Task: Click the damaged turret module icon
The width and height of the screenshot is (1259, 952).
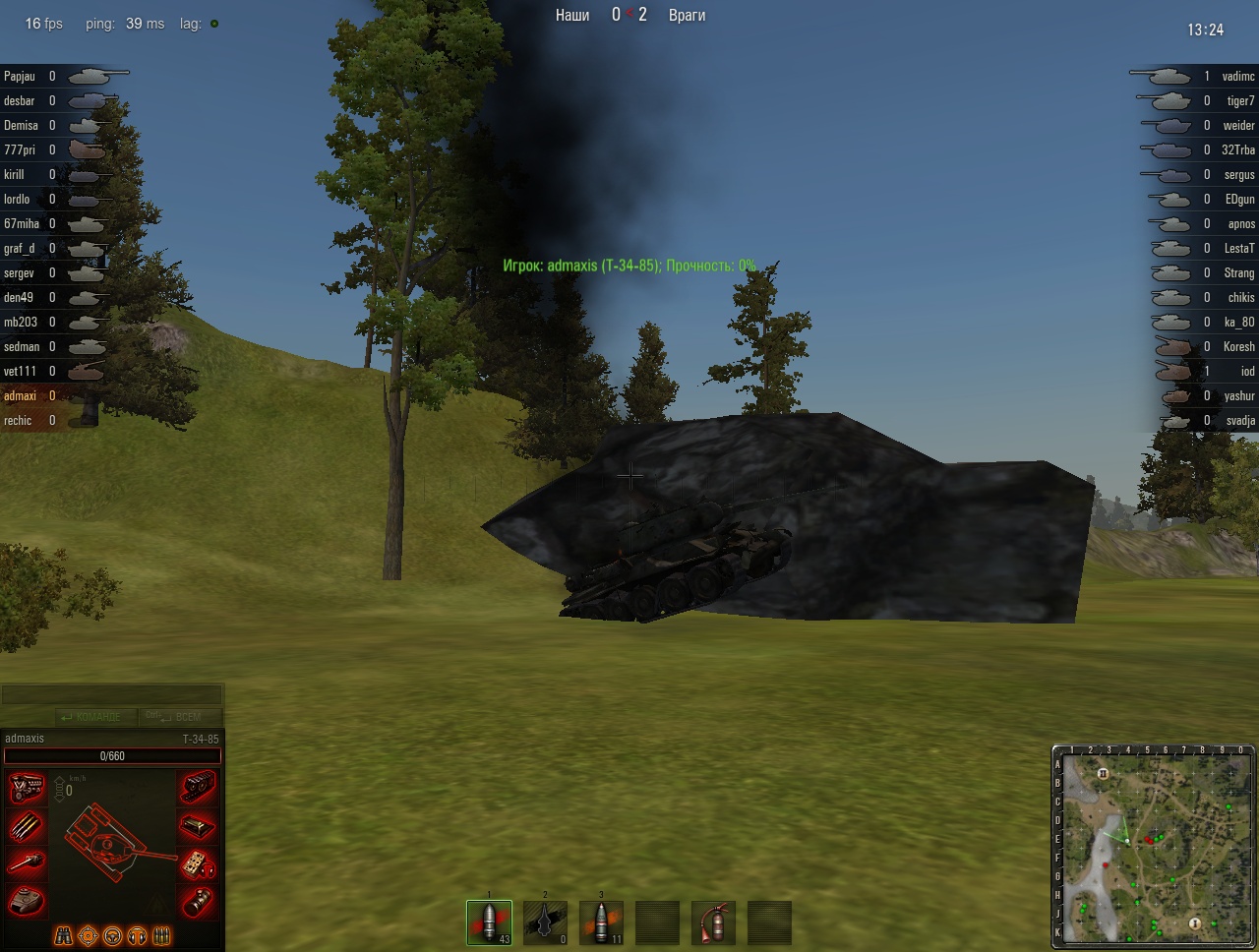Action: pyautogui.click(x=26, y=900)
